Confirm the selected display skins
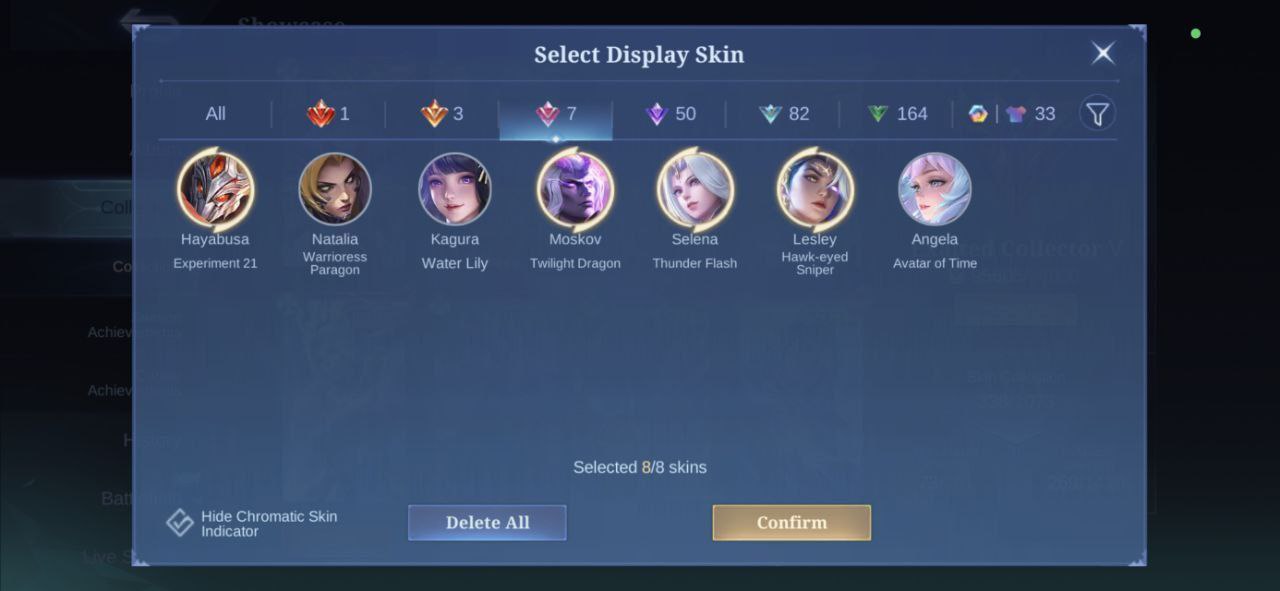 (791, 522)
